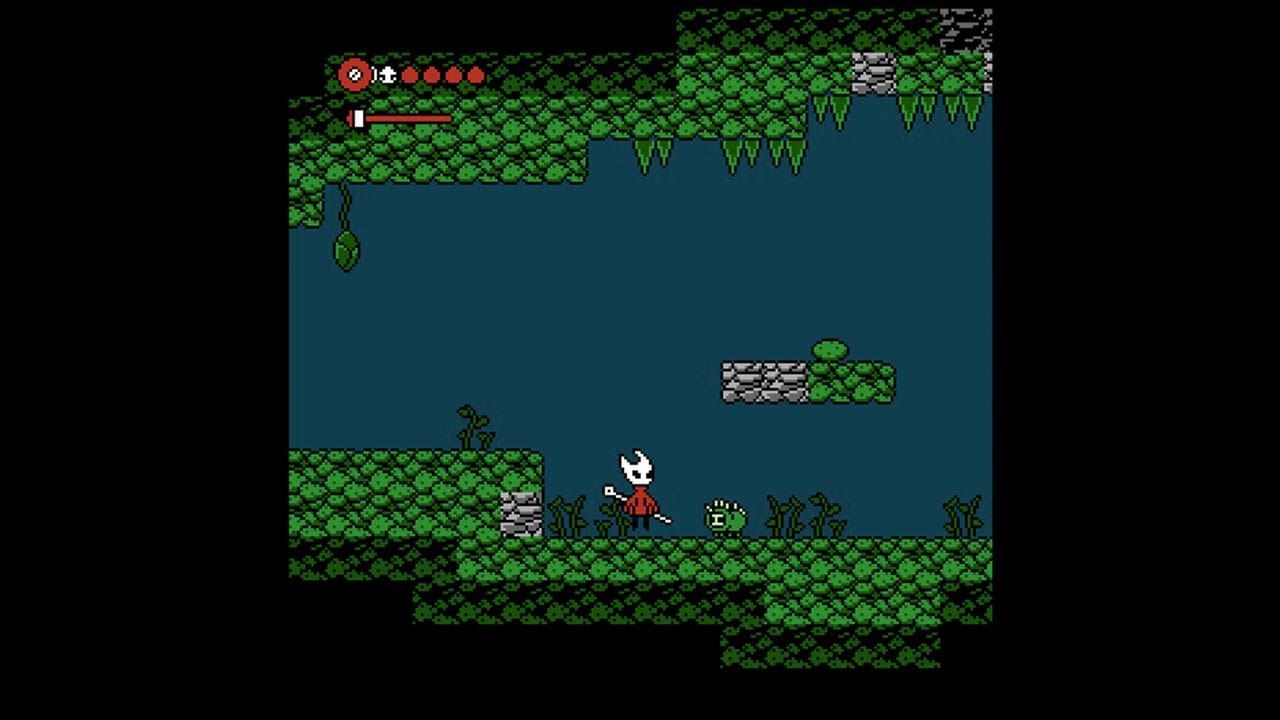Select the third health mask in the HUD

(x=454, y=74)
